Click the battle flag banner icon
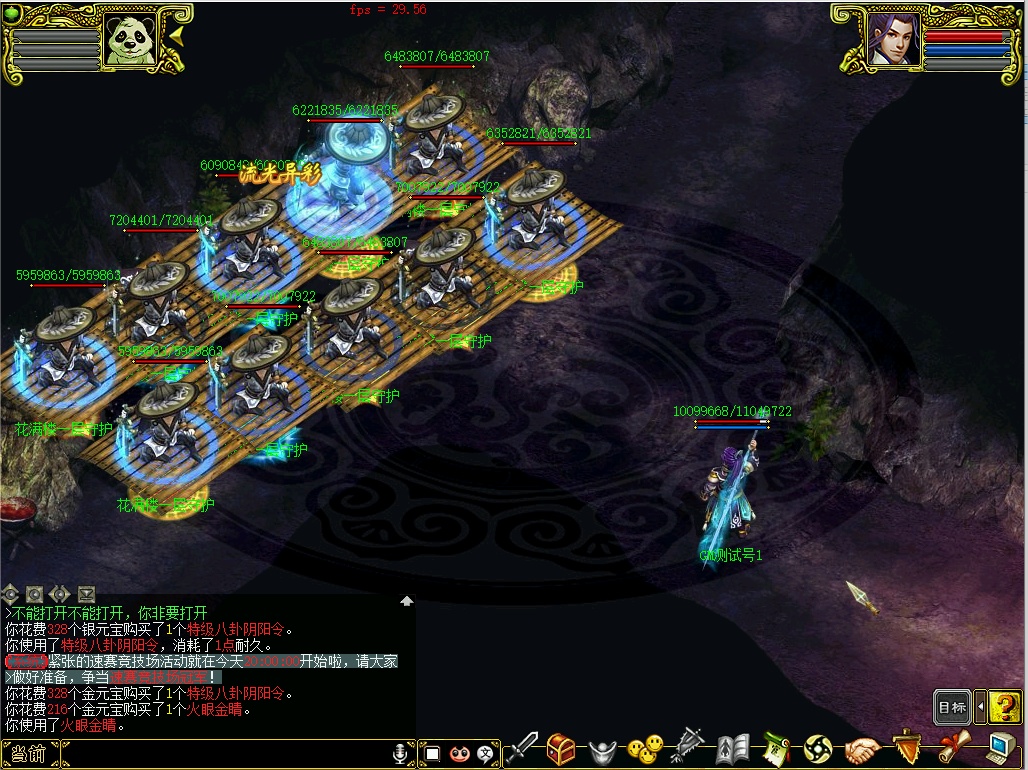 pyautogui.click(x=688, y=749)
